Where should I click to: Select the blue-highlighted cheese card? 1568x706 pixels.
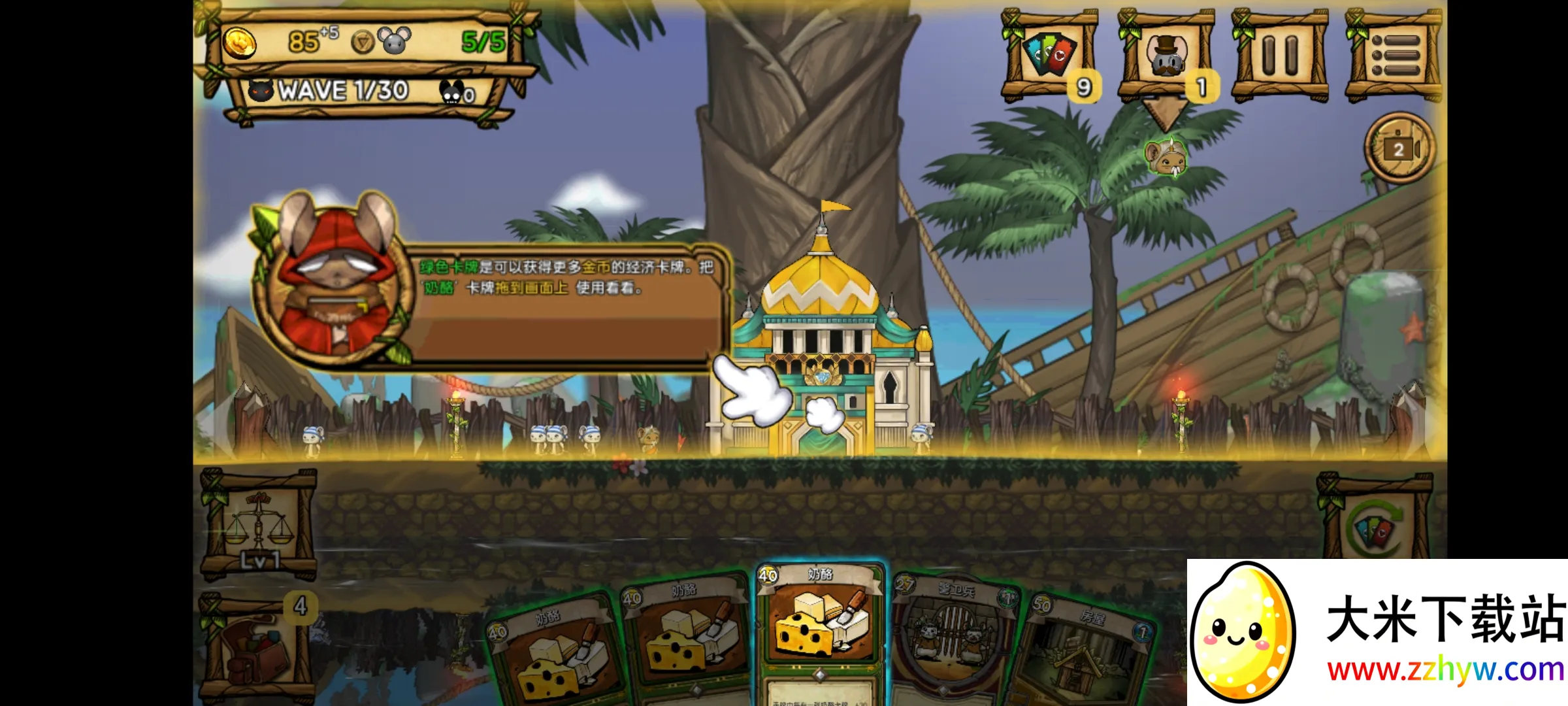820,621
